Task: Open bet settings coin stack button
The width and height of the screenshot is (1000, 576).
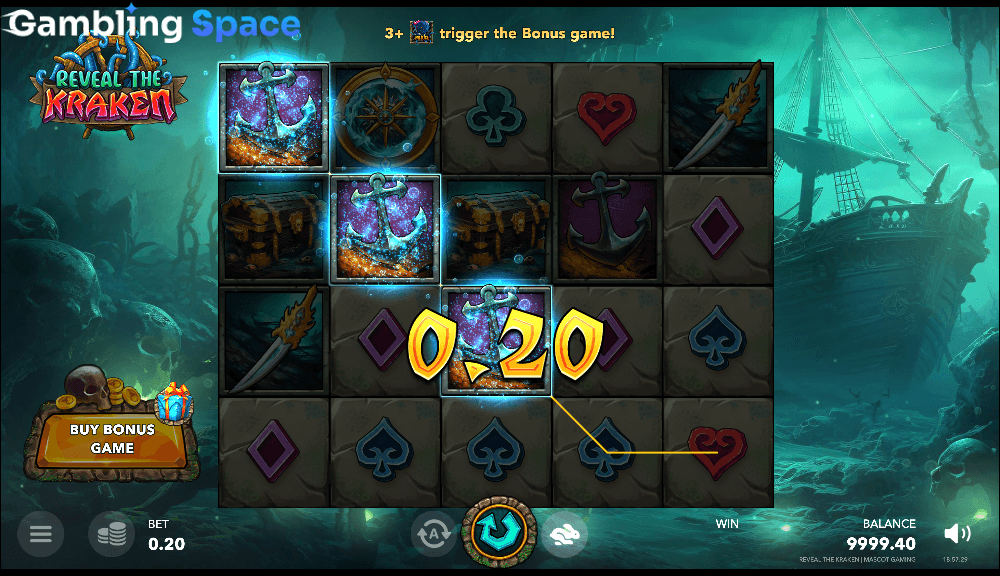Action: (x=111, y=534)
